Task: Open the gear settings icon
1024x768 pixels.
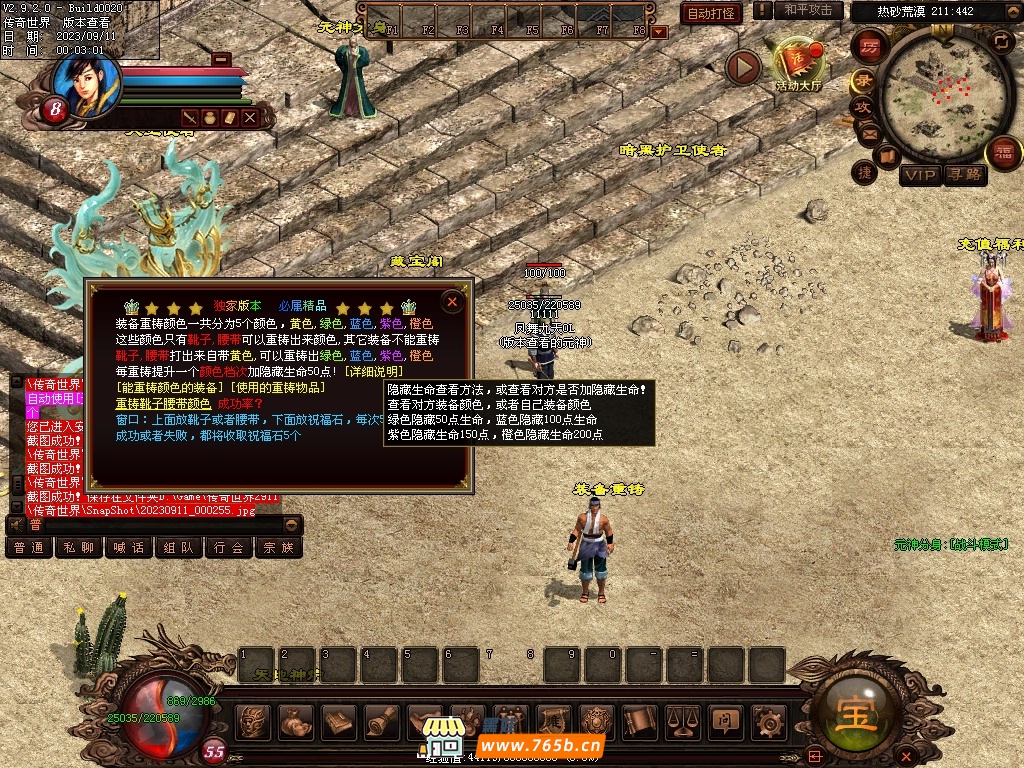Action: pyautogui.click(x=767, y=721)
